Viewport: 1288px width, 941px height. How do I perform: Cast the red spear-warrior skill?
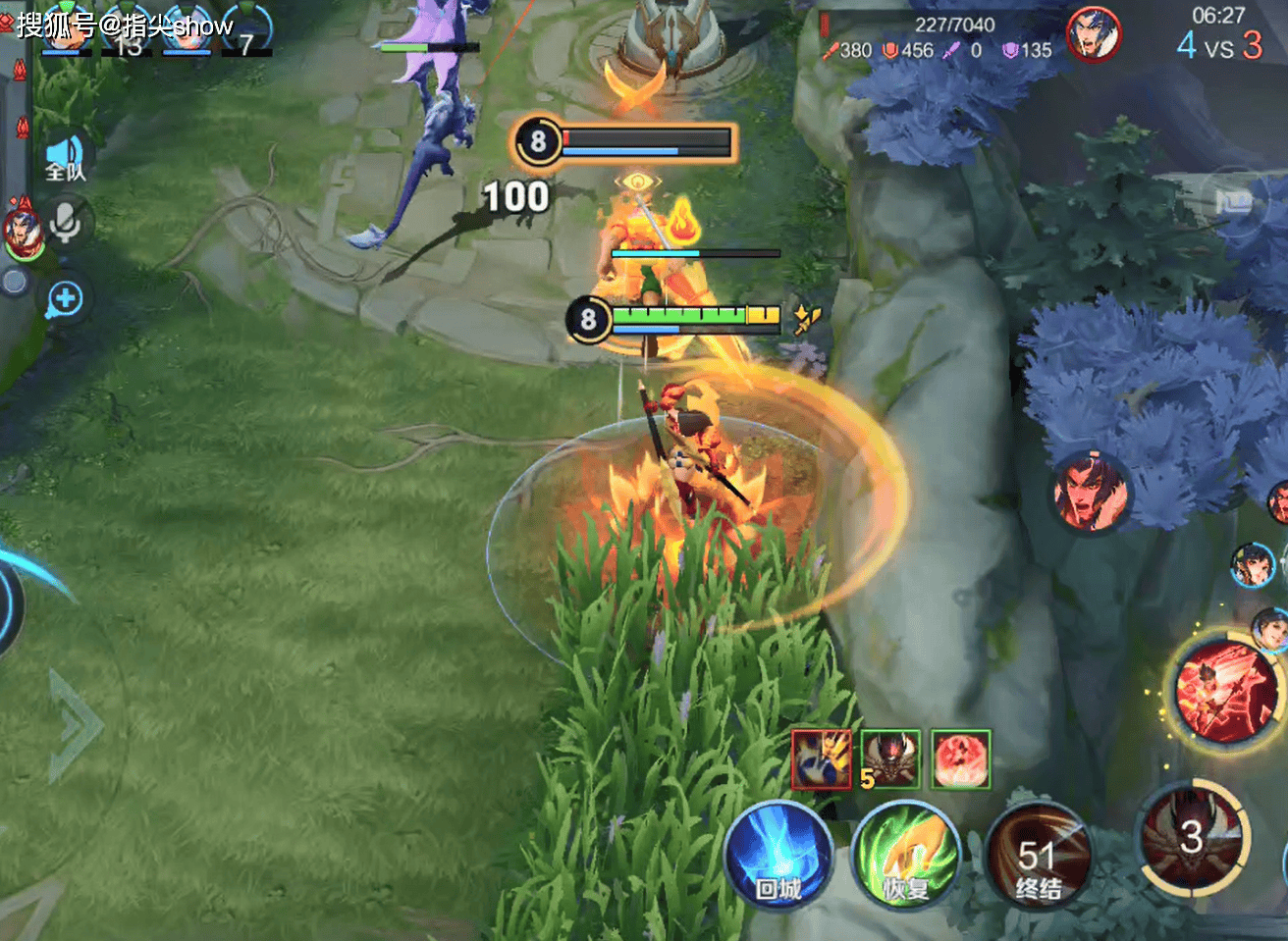click(1225, 690)
